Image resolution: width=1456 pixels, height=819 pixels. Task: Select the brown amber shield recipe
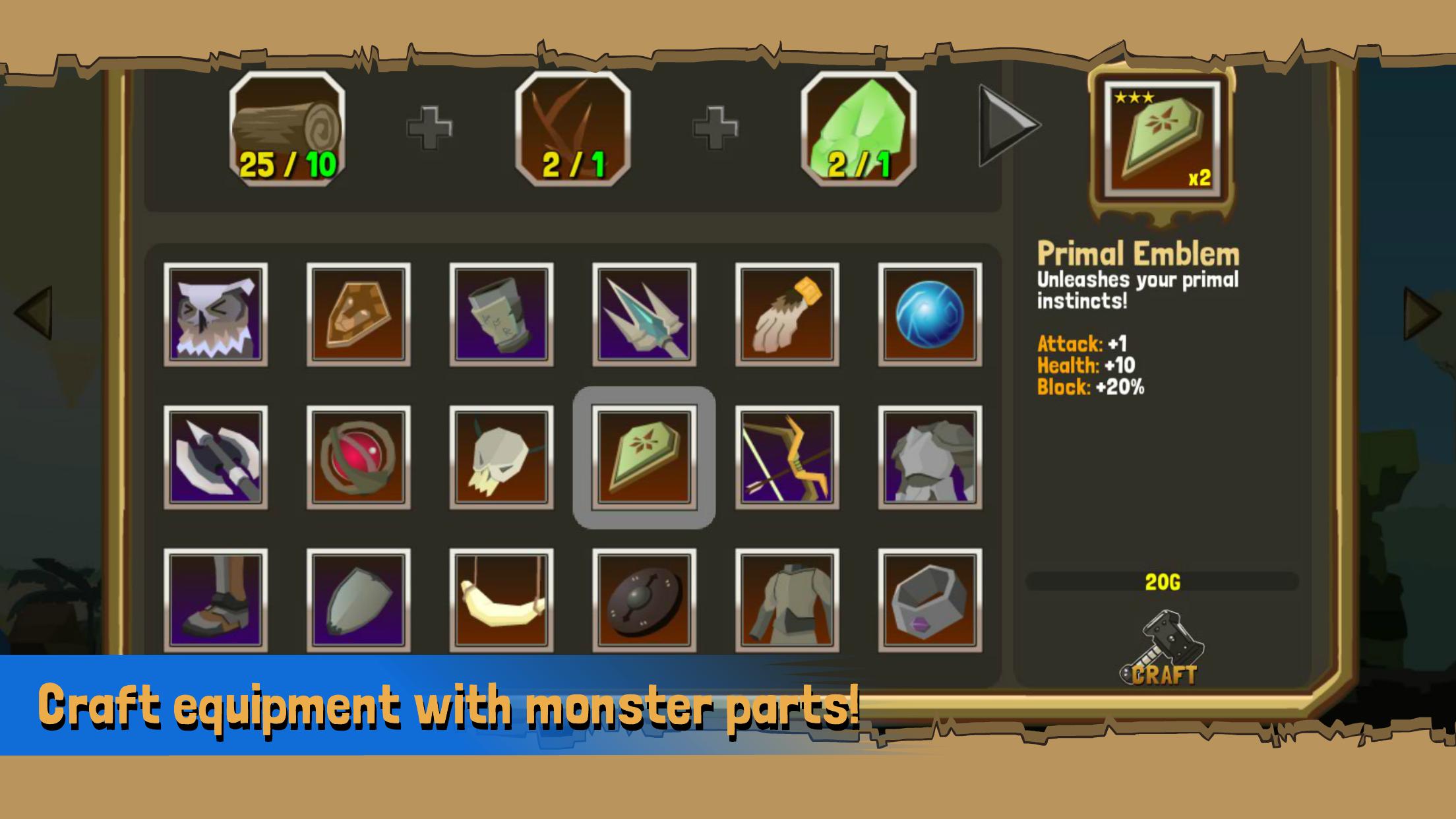tap(358, 315)
